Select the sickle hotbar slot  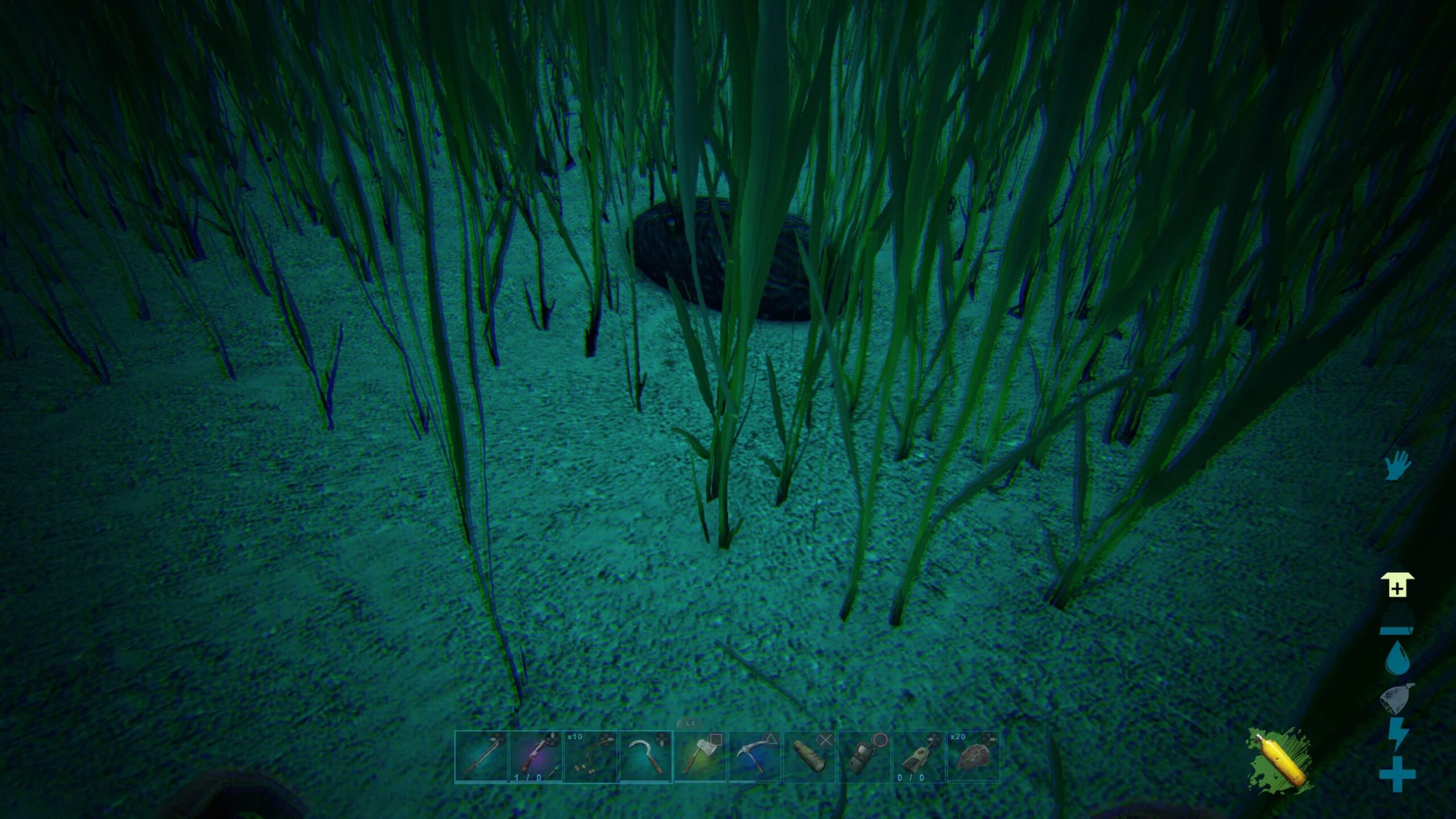(645, 757)
